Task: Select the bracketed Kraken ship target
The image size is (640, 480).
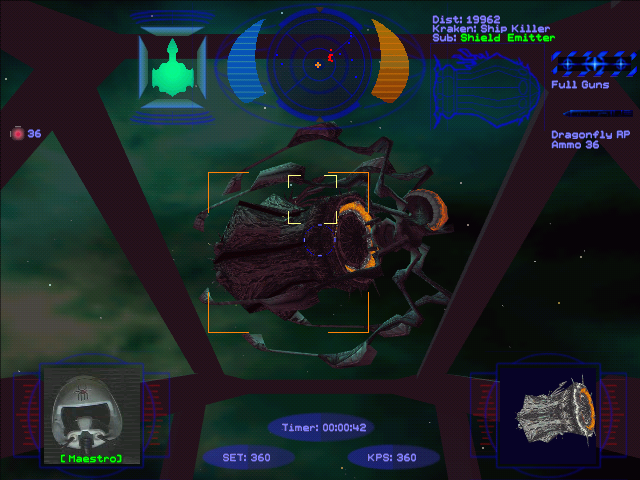Action: (x=288, y=252)
